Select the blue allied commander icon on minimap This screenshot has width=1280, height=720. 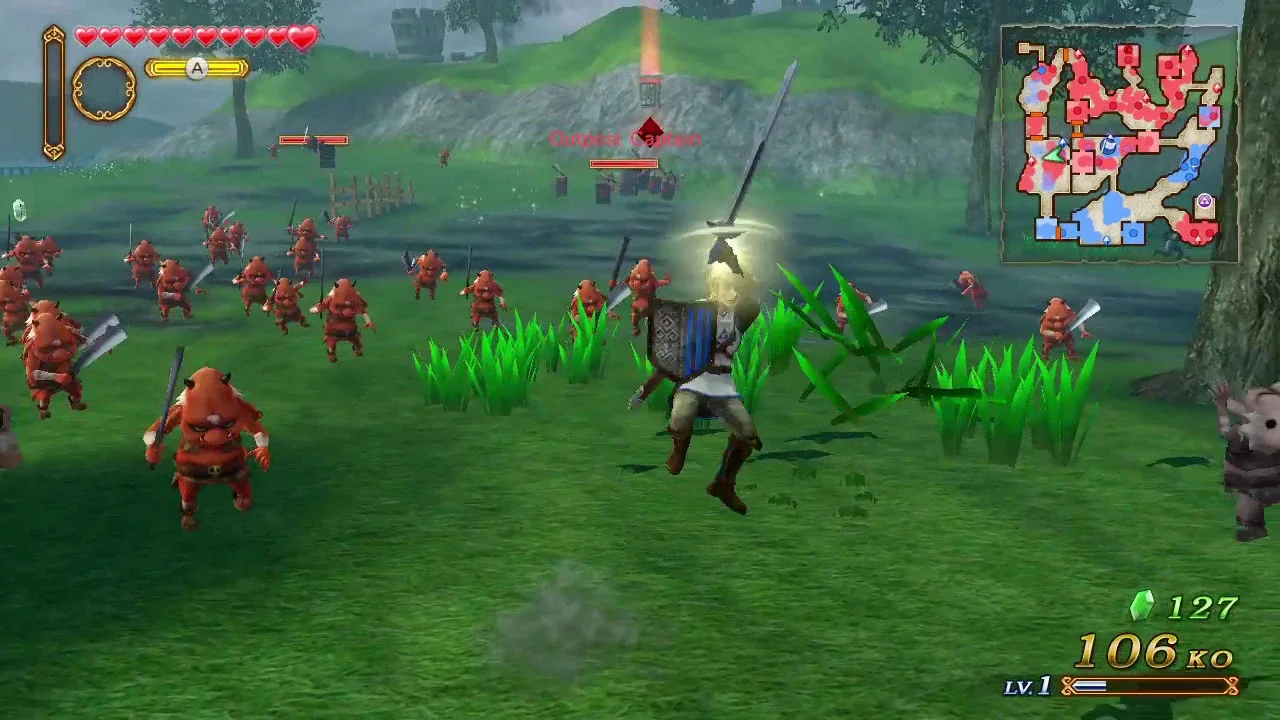(x=1109, y=147)
